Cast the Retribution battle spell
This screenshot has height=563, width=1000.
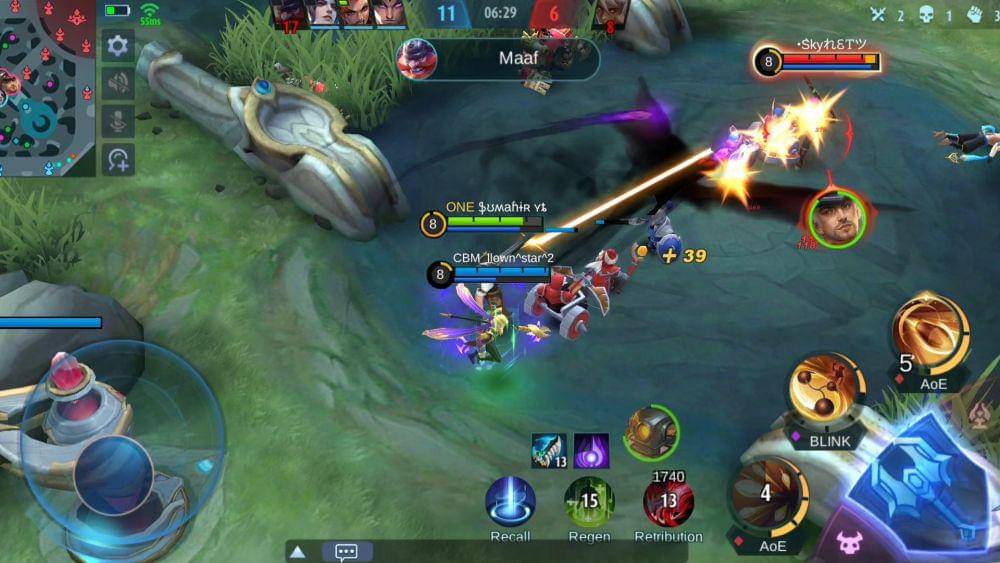click(x=668, y=501)
